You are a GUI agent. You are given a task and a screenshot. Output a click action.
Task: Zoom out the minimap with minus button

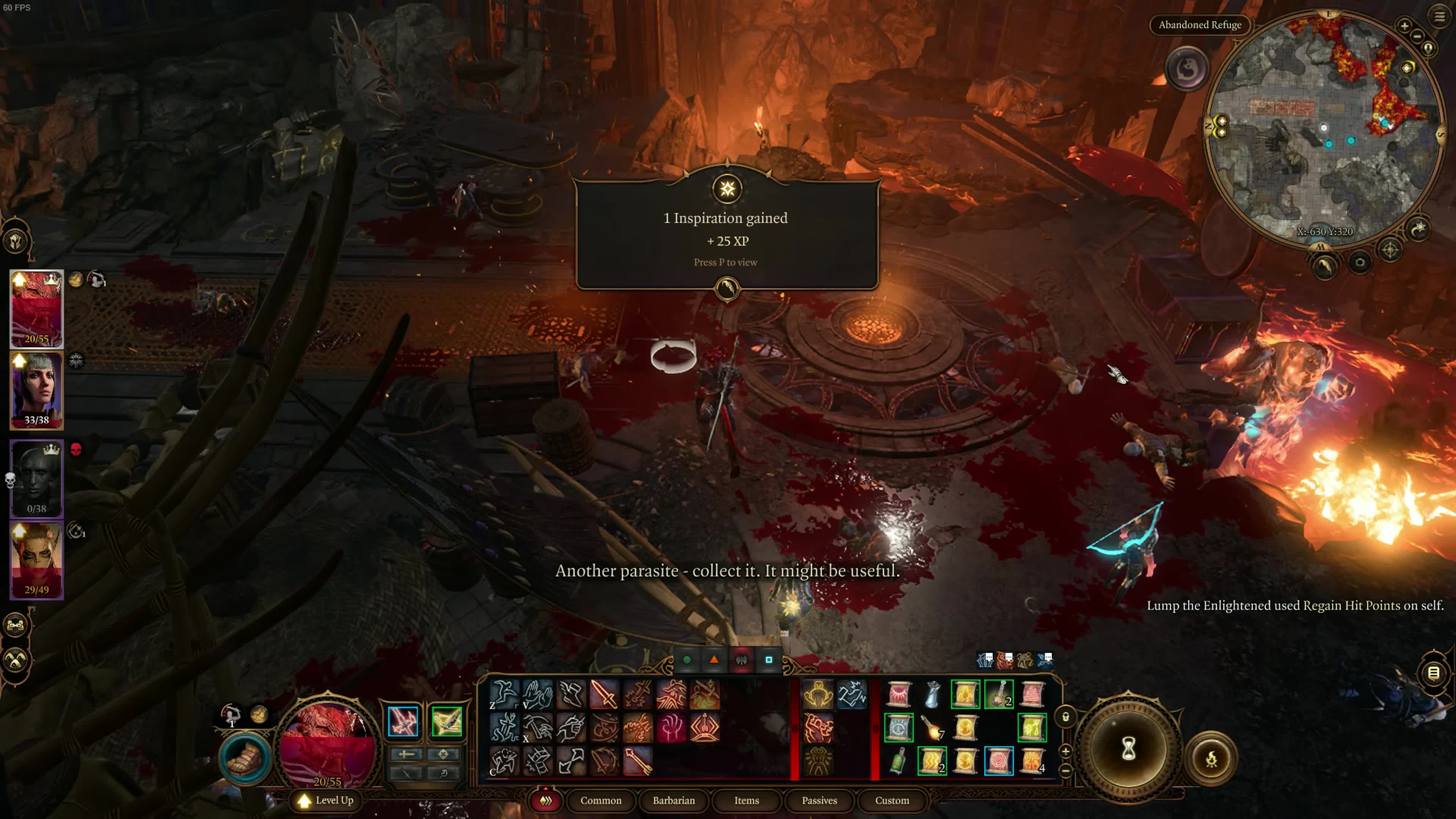[1417, 36]
